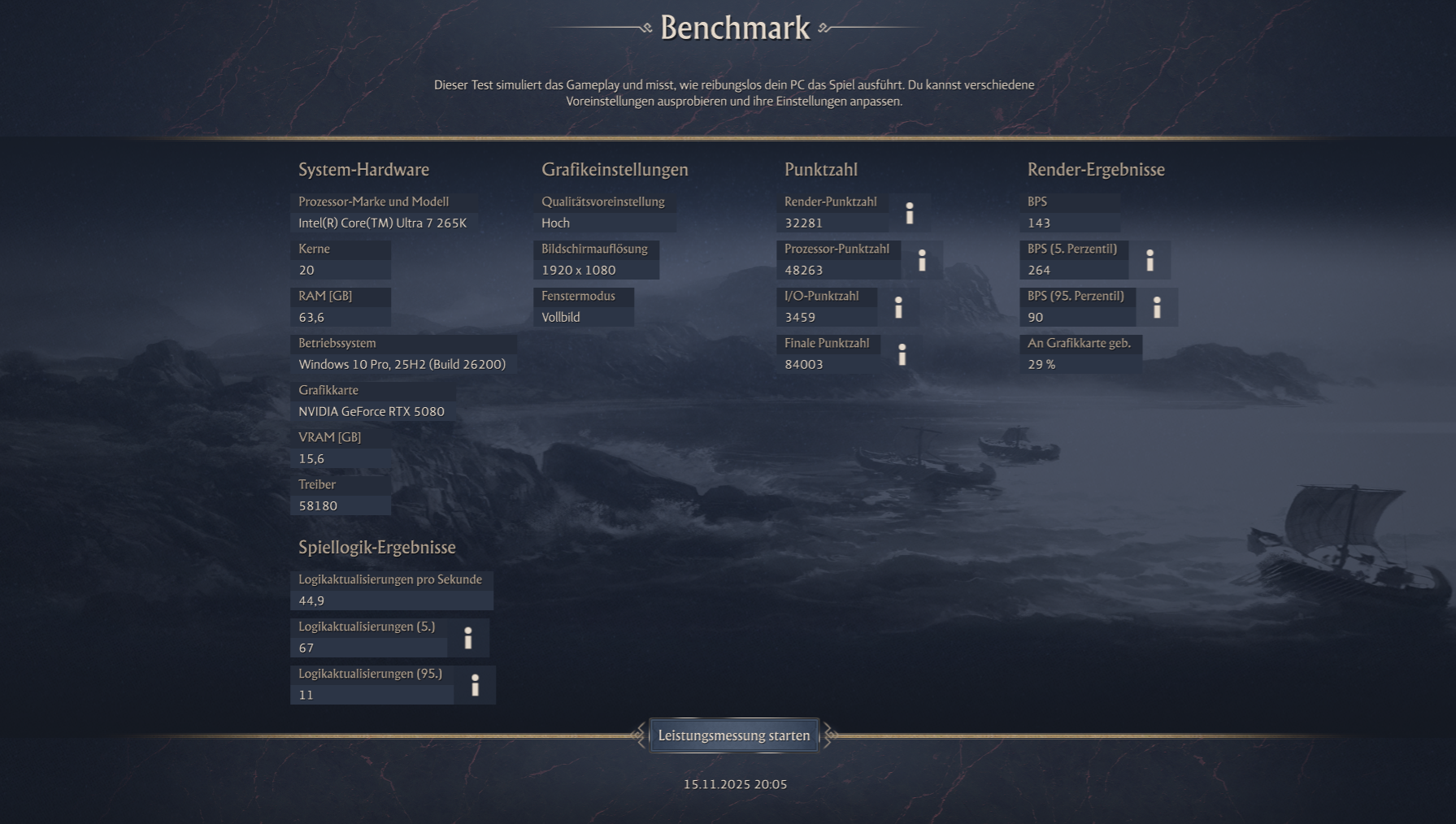Open the BPS (95. Perzentil) info tooltip
The width and height of the screenshot is (1456, 824).
point(1157,307)
